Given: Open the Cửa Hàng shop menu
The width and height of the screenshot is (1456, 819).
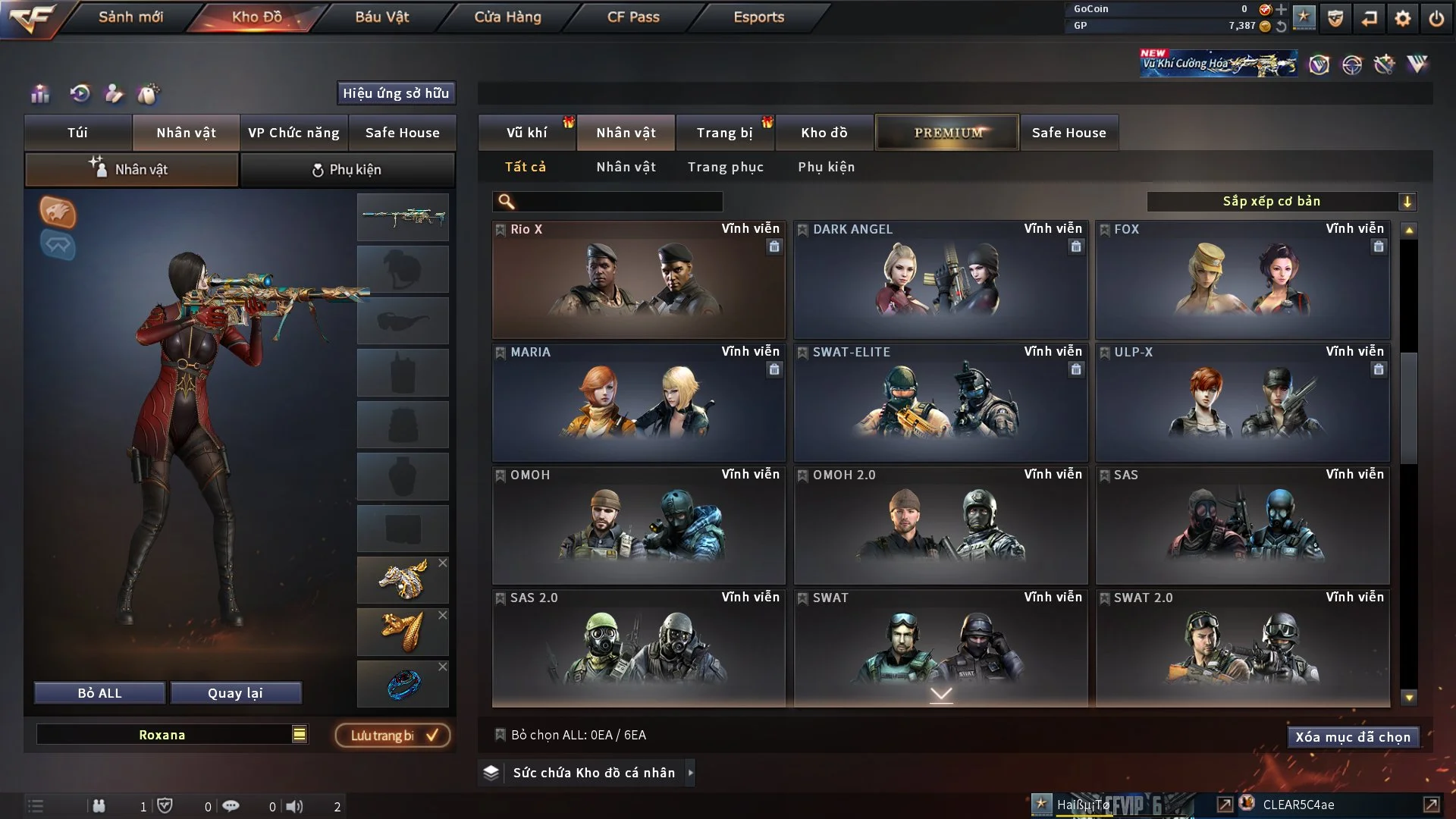Looking at the screenshot, I should (x=507, y=17).
